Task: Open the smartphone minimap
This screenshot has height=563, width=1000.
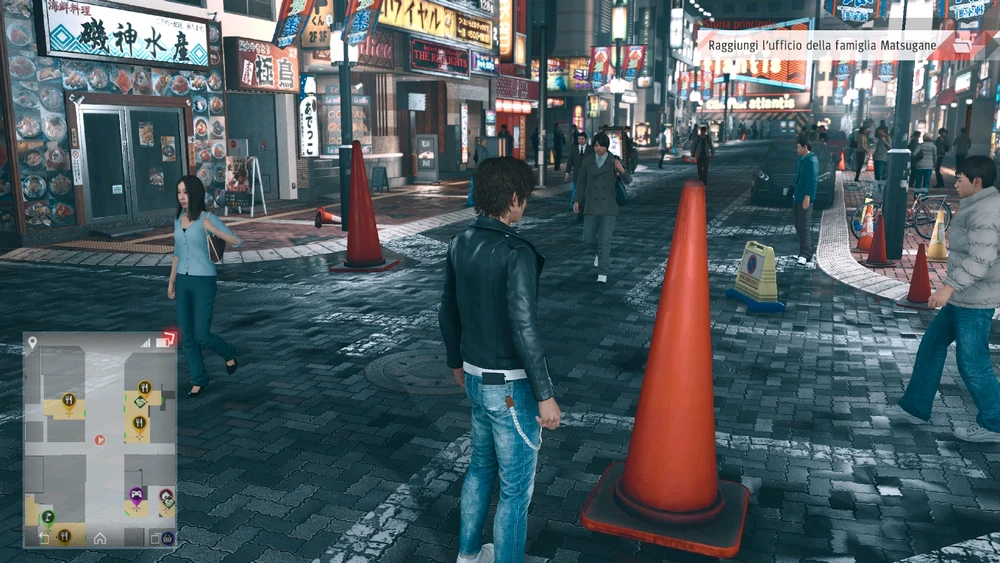Action: 100,440
